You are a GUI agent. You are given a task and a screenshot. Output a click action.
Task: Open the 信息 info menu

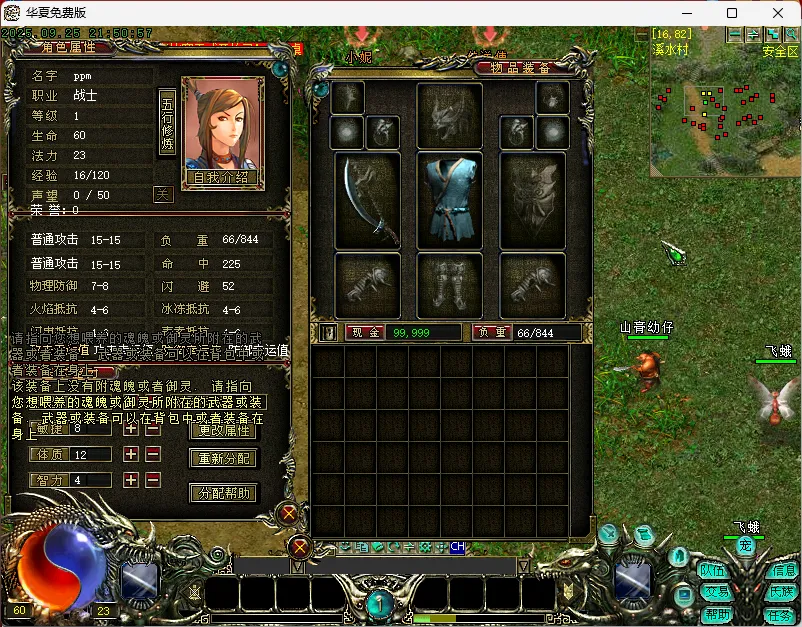pyautogui.click(x=783, y=570)
